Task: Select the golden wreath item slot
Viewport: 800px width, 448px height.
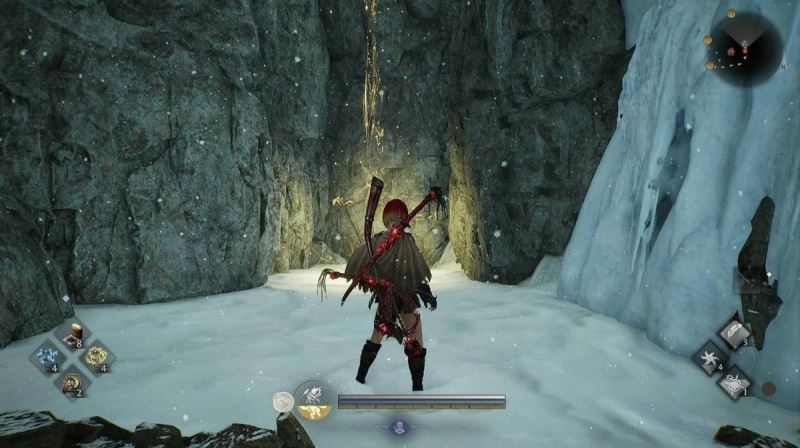Action: (97, 357)
